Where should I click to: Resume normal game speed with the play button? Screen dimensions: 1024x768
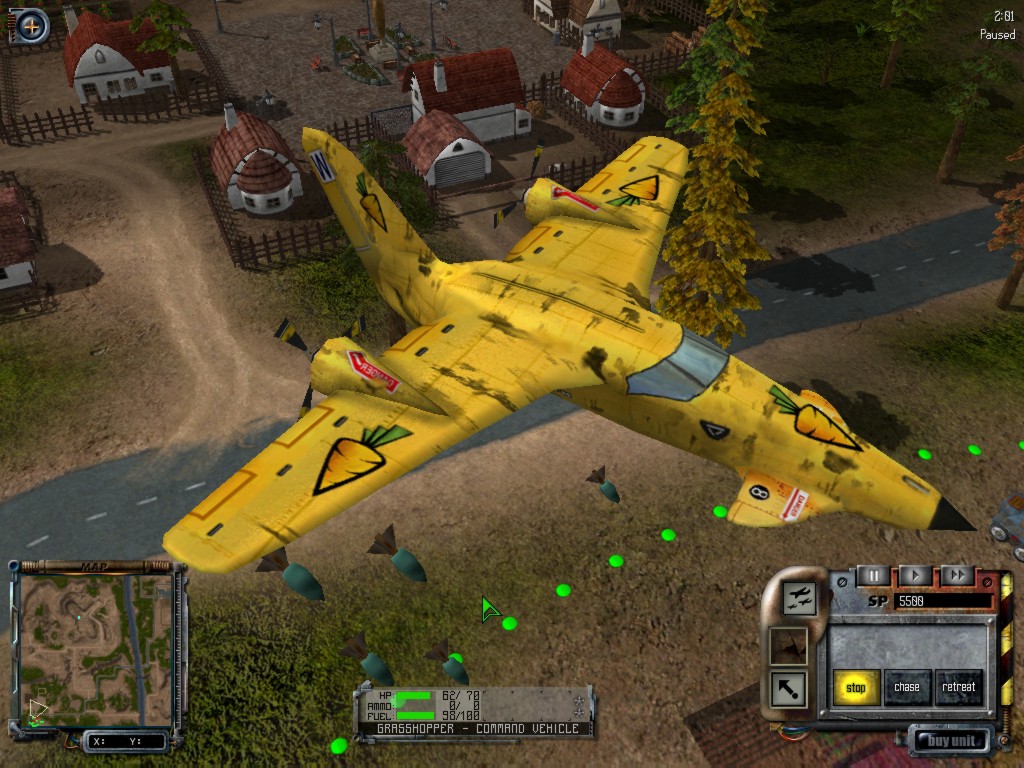915,575
